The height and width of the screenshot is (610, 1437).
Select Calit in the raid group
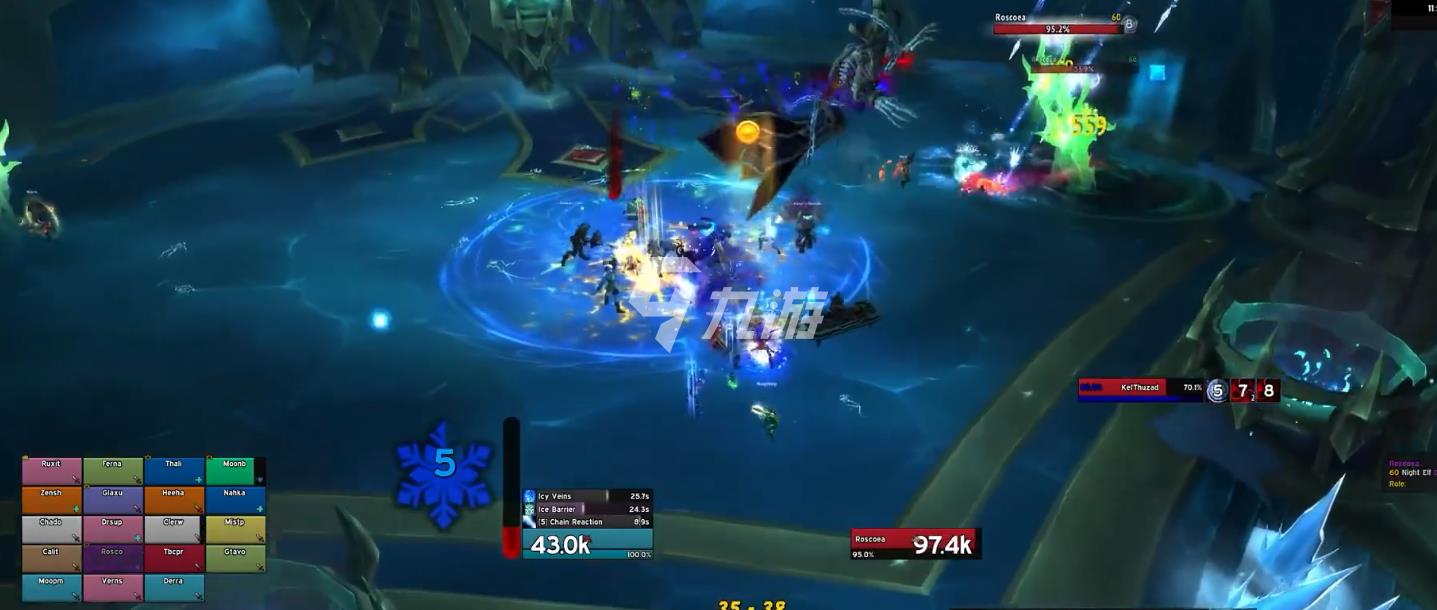tap(52, 558)
